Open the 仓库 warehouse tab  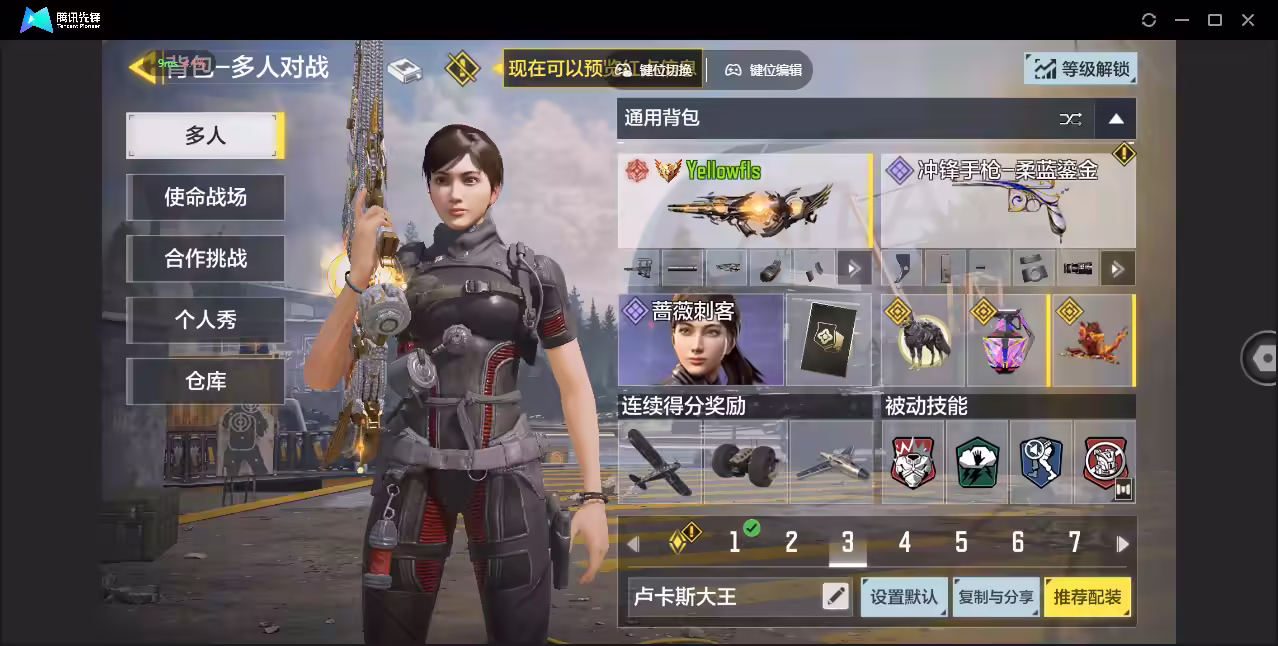[205, 381]
